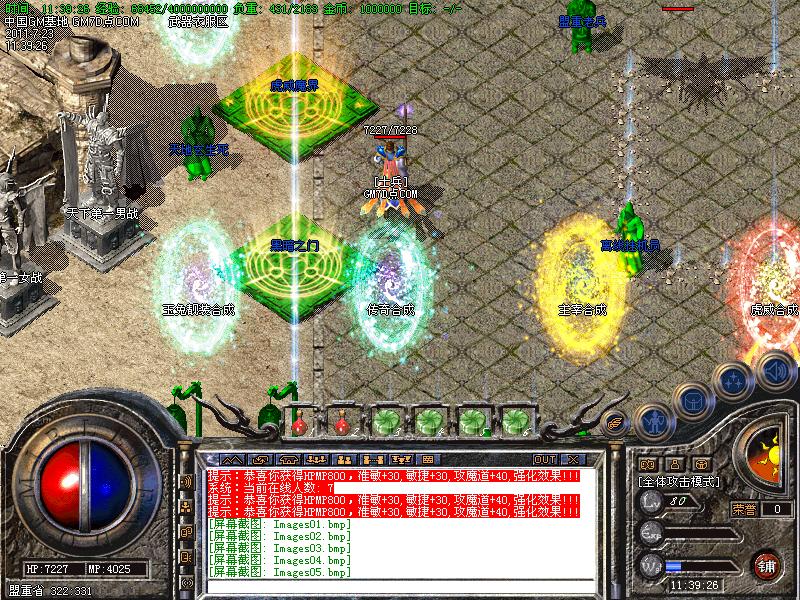Focus the chat input field
This screenshot has width=800, height=600.
tap(400, 586)
